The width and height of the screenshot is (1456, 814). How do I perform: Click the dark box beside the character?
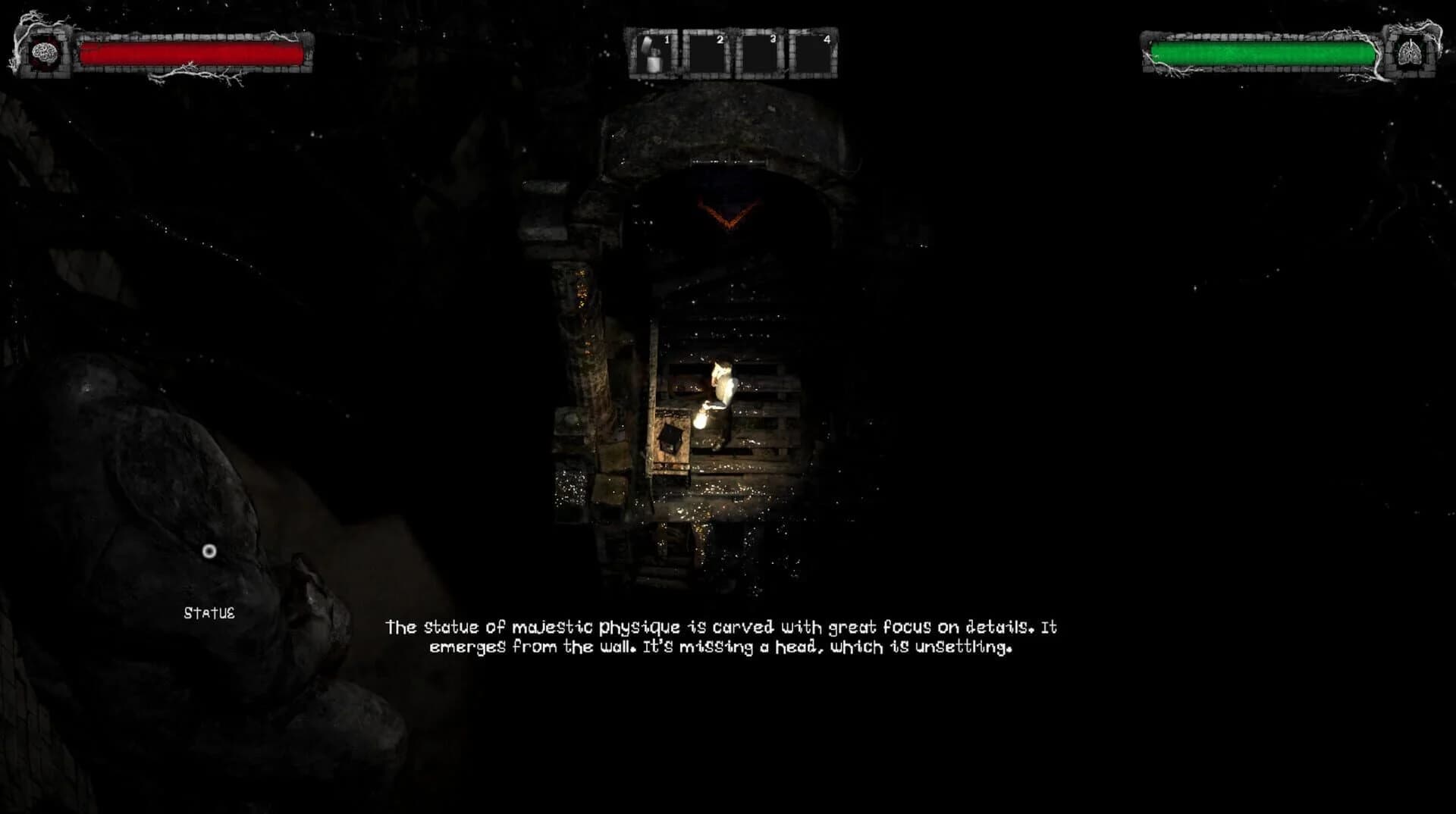[x=671, y=438]
